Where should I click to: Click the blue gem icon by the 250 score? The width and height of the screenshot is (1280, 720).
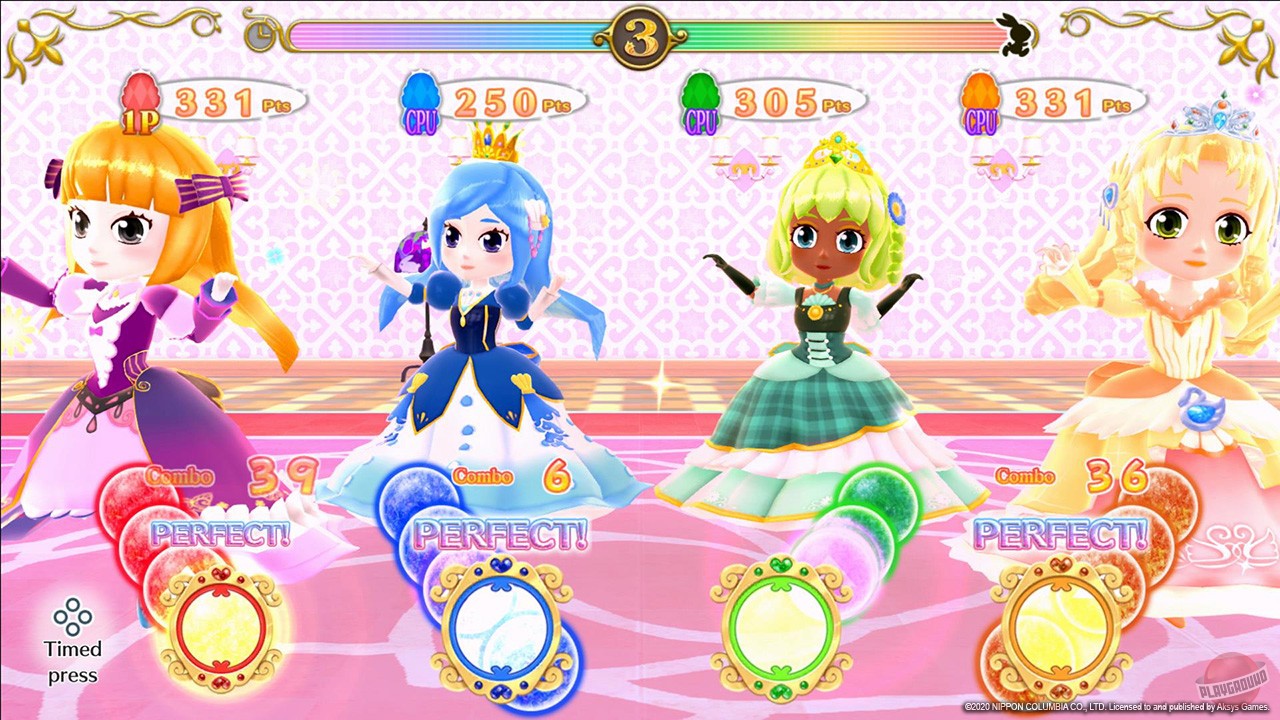(x=420, y=90)
